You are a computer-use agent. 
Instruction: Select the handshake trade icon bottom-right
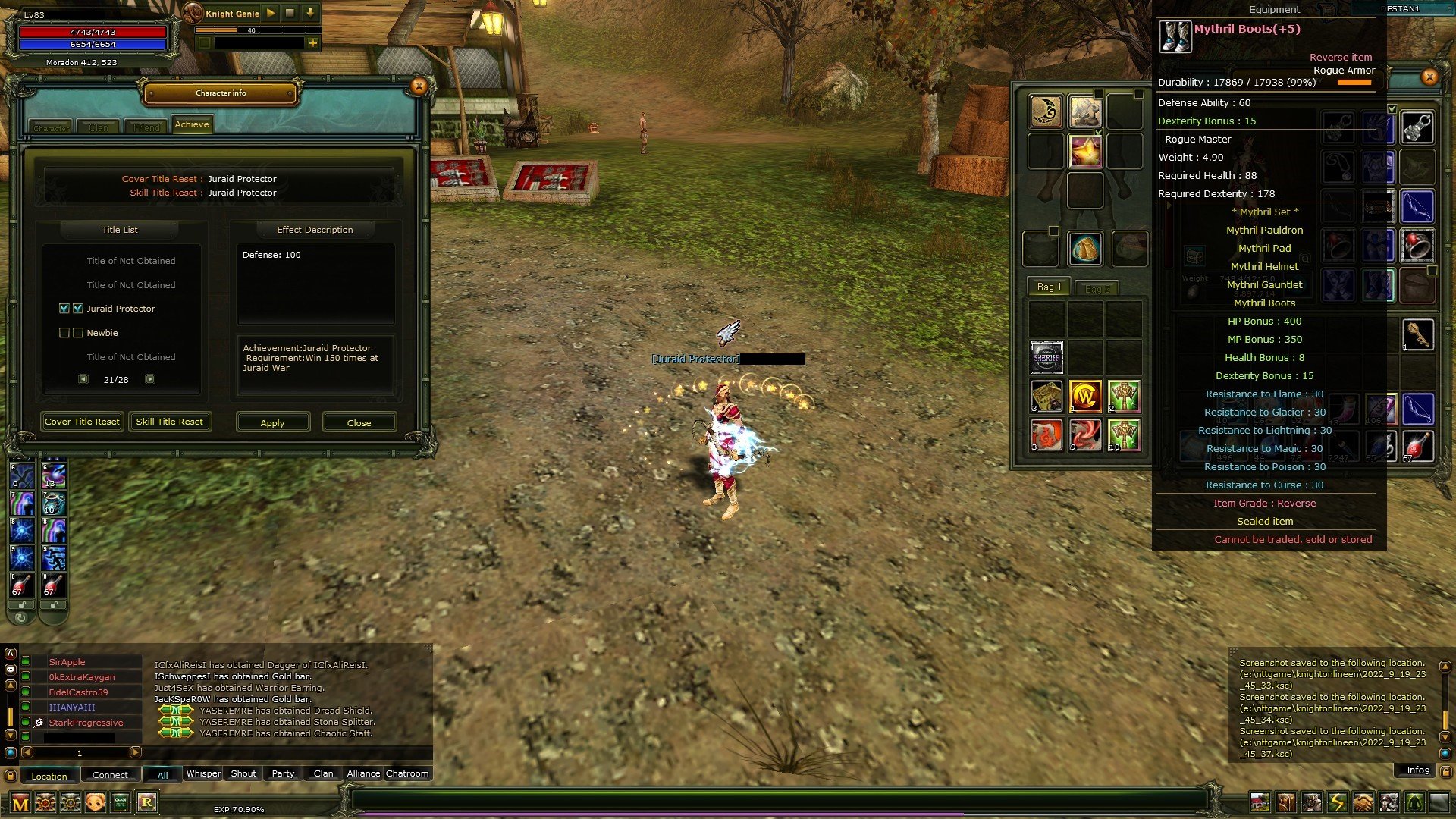pos(1363,802)
